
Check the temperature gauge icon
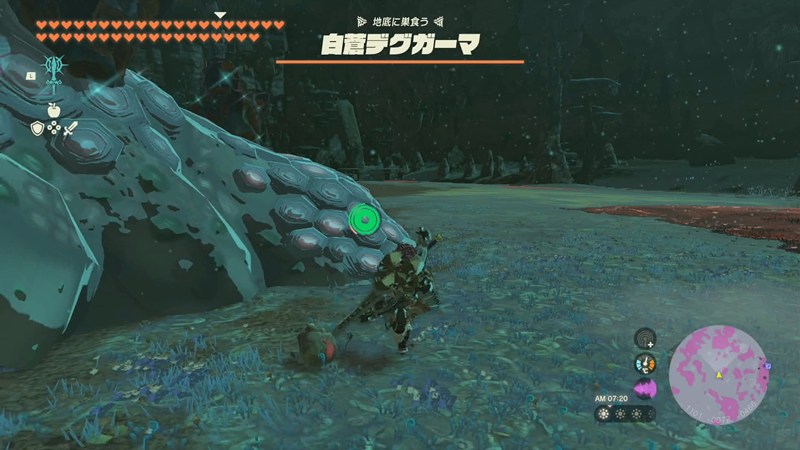coord(645,364)
